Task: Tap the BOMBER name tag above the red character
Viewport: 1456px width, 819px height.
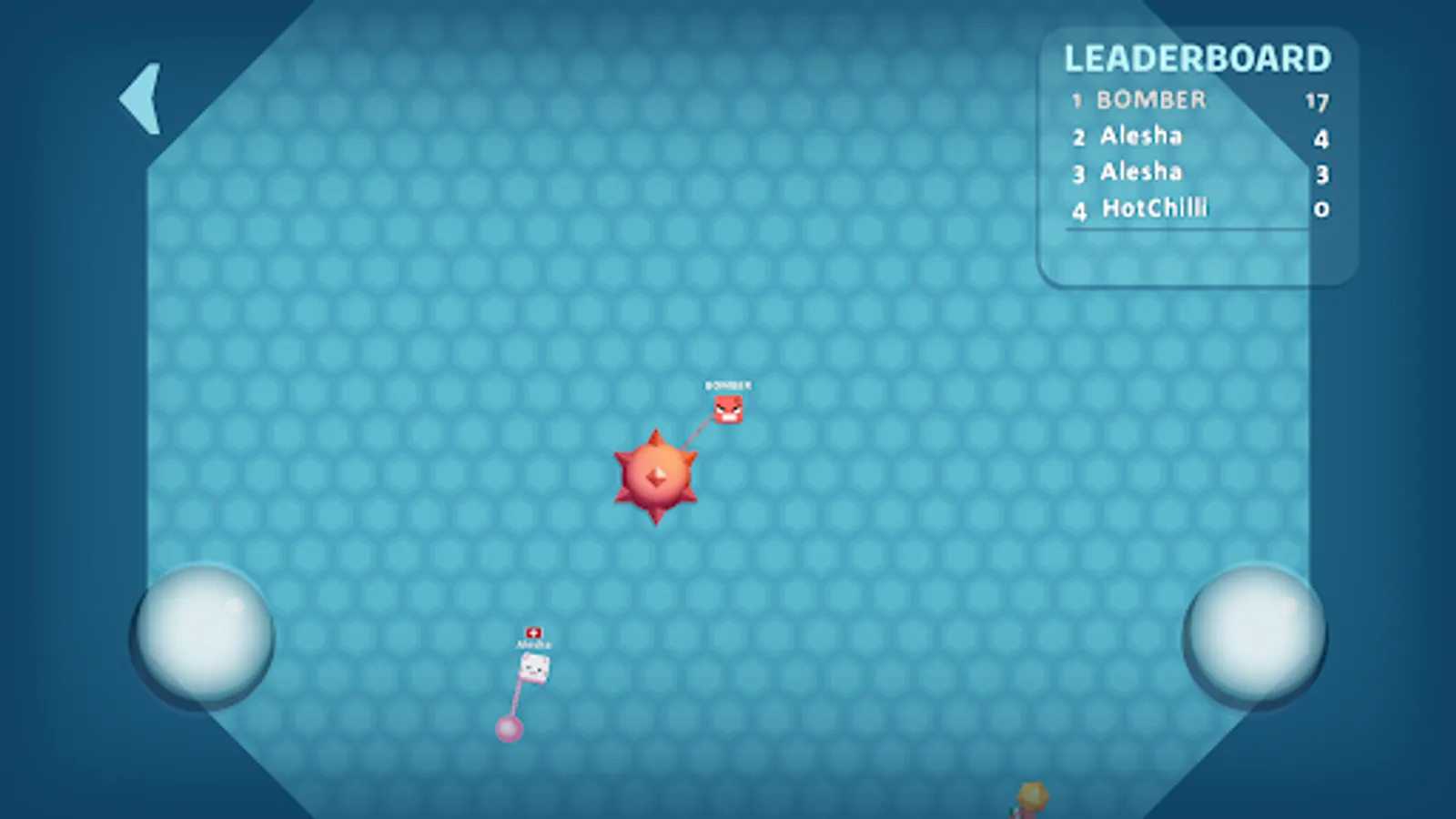Action: [x=725, y=385]
